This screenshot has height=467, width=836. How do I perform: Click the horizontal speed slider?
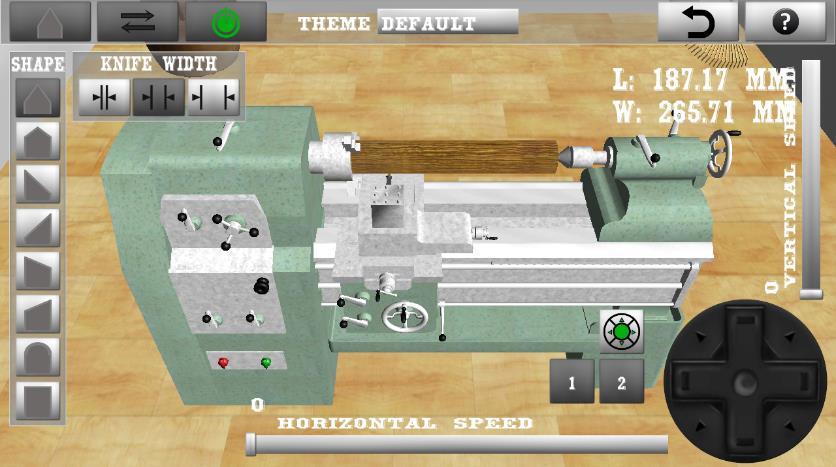457,444
